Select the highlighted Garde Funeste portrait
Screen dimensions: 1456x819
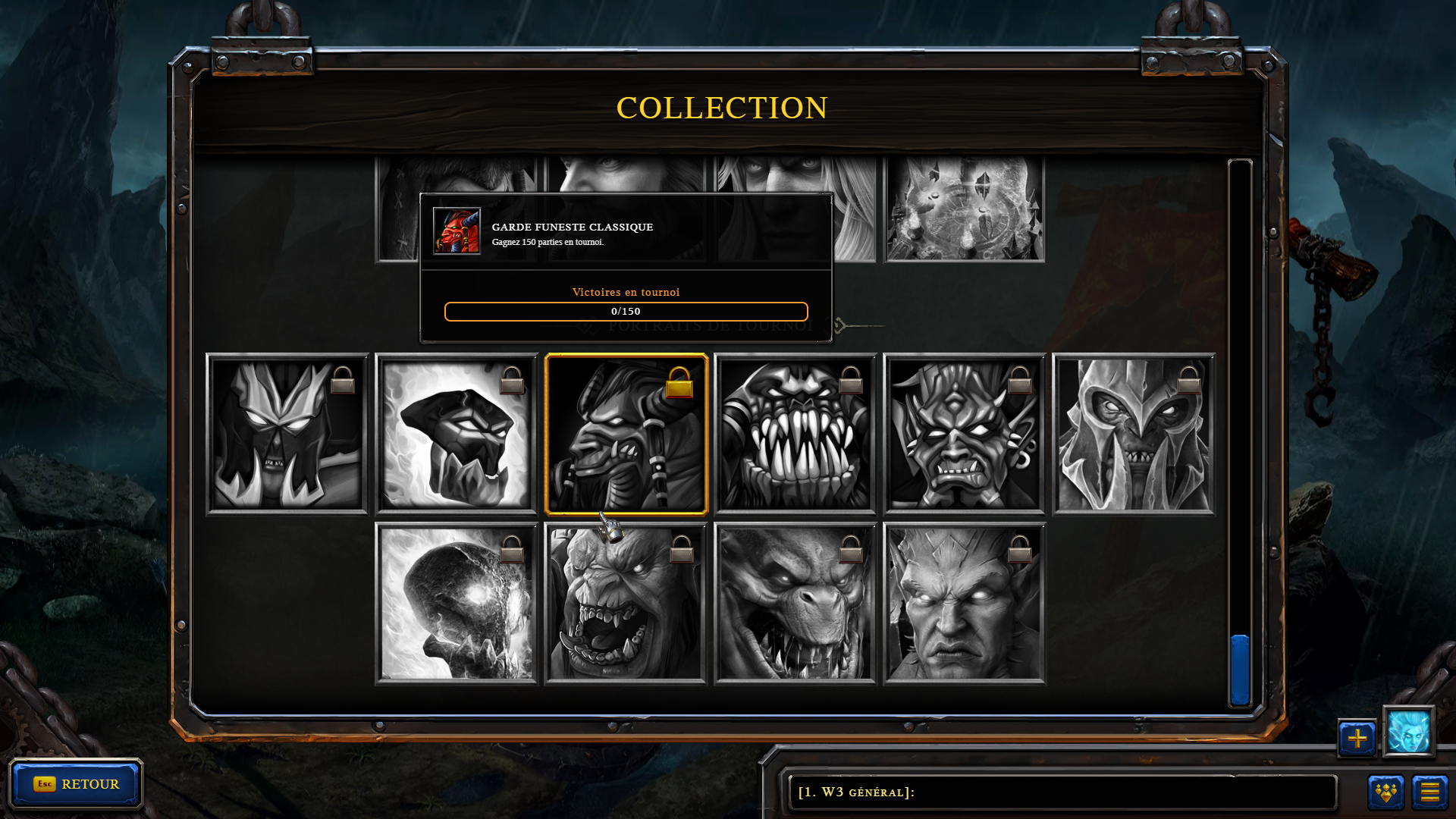626,434
